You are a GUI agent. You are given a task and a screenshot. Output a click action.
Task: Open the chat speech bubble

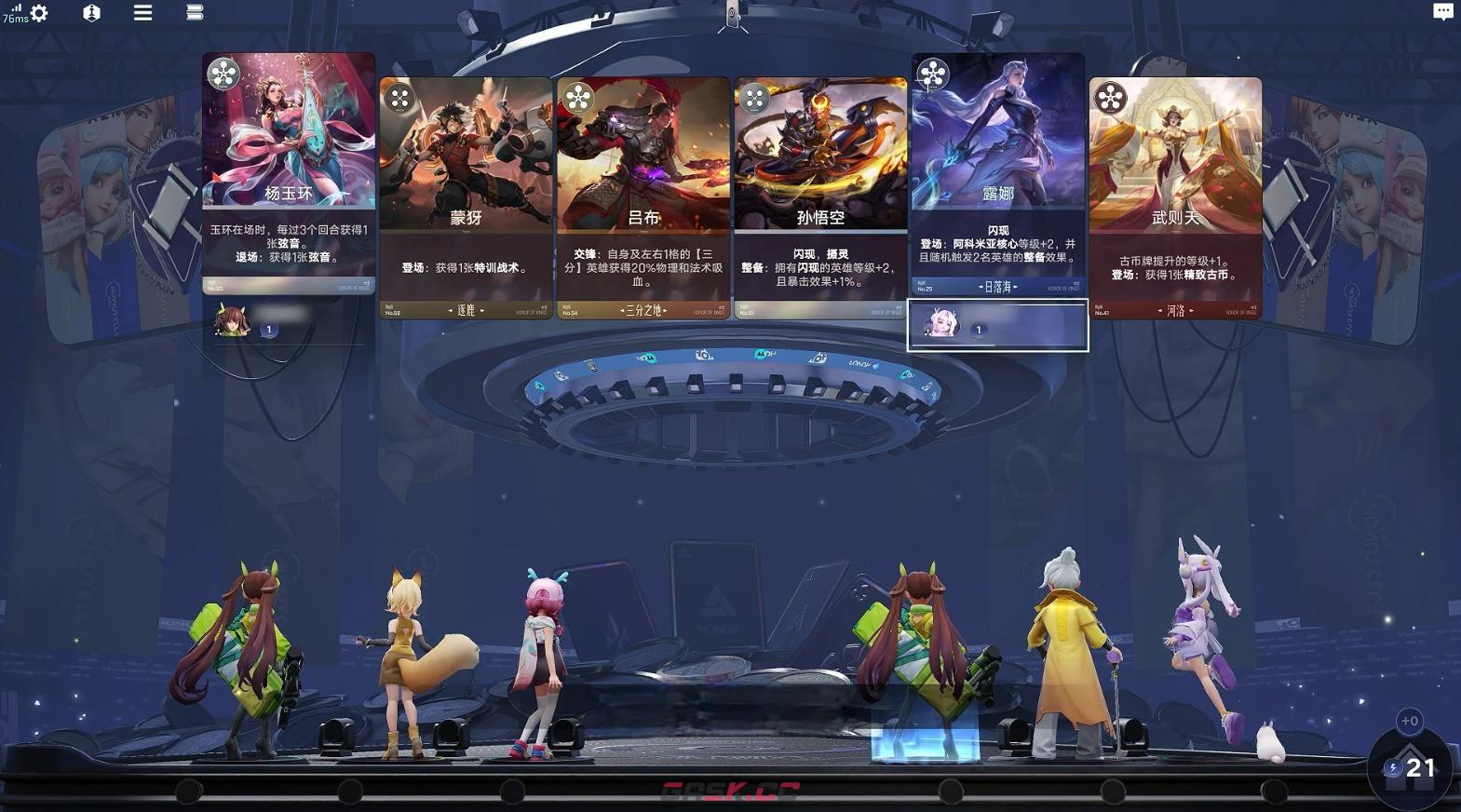pyautogui.click(x=1442, y=12)
